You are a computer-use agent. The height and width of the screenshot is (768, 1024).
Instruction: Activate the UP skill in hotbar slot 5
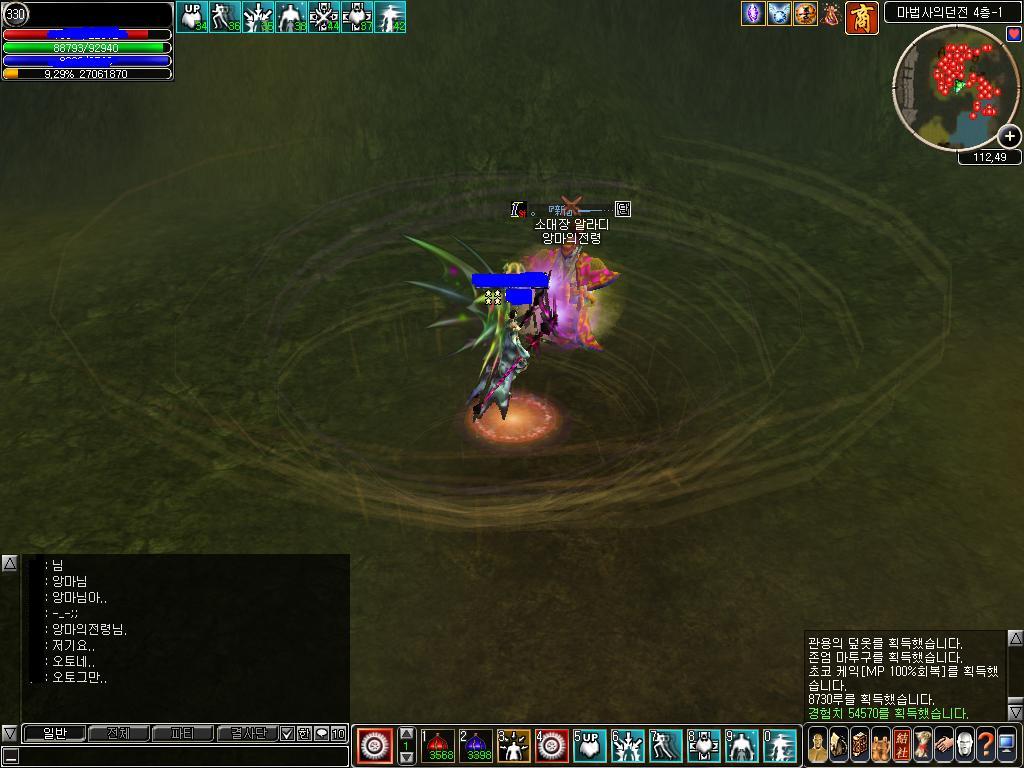coord(589,745)
